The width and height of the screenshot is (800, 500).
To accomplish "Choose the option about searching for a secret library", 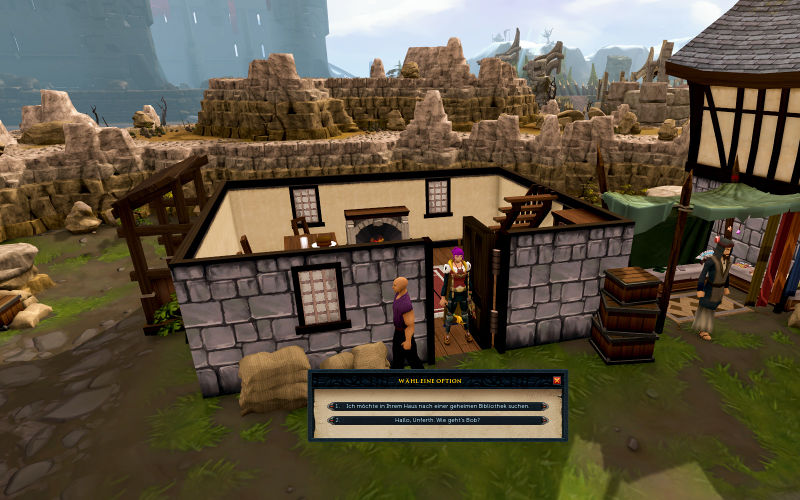I will [x=438, y=406].
